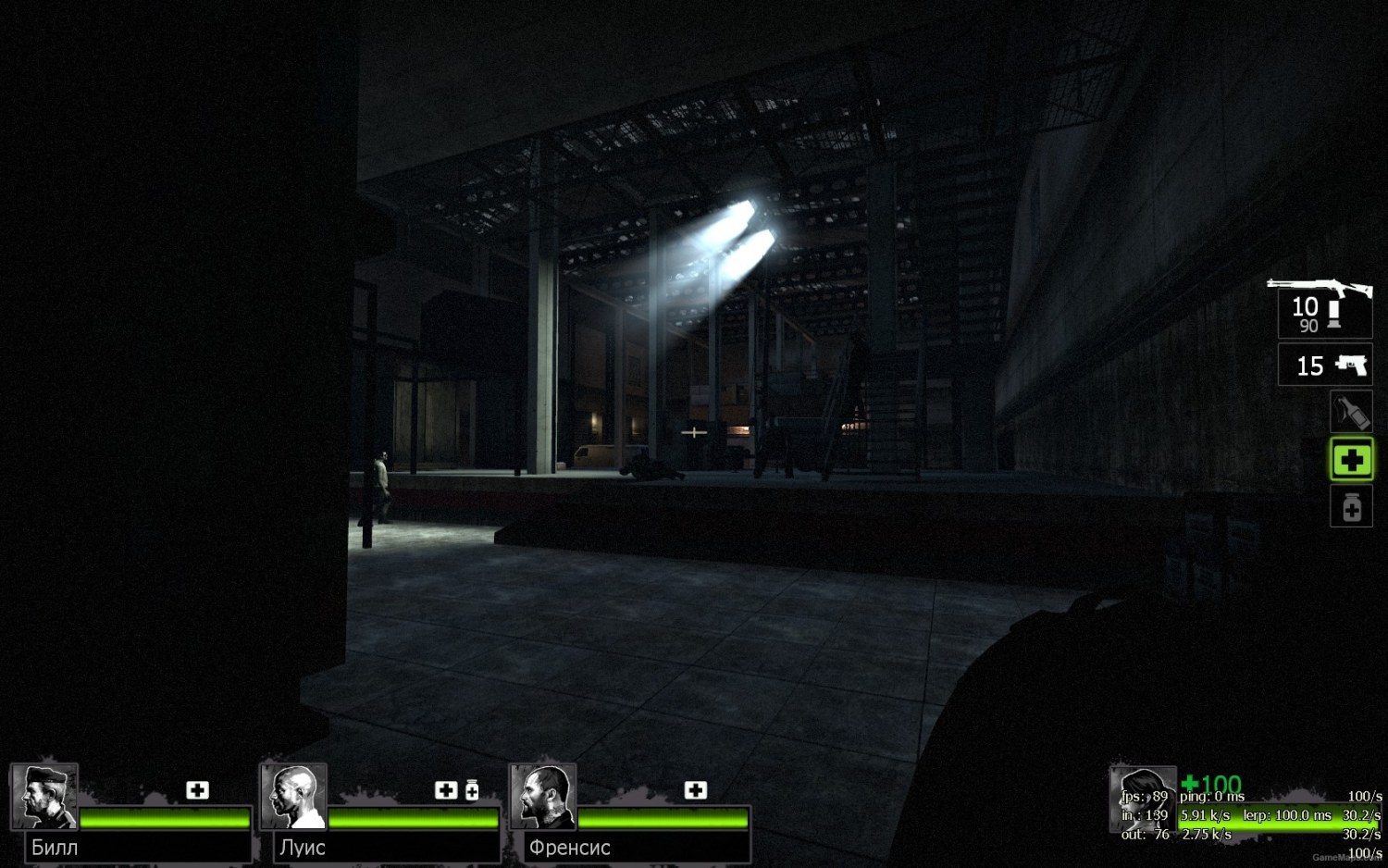Select the Molotov cocktail slot
Viewport: 1388px width, 868px height.
(x=1352, y=412)
